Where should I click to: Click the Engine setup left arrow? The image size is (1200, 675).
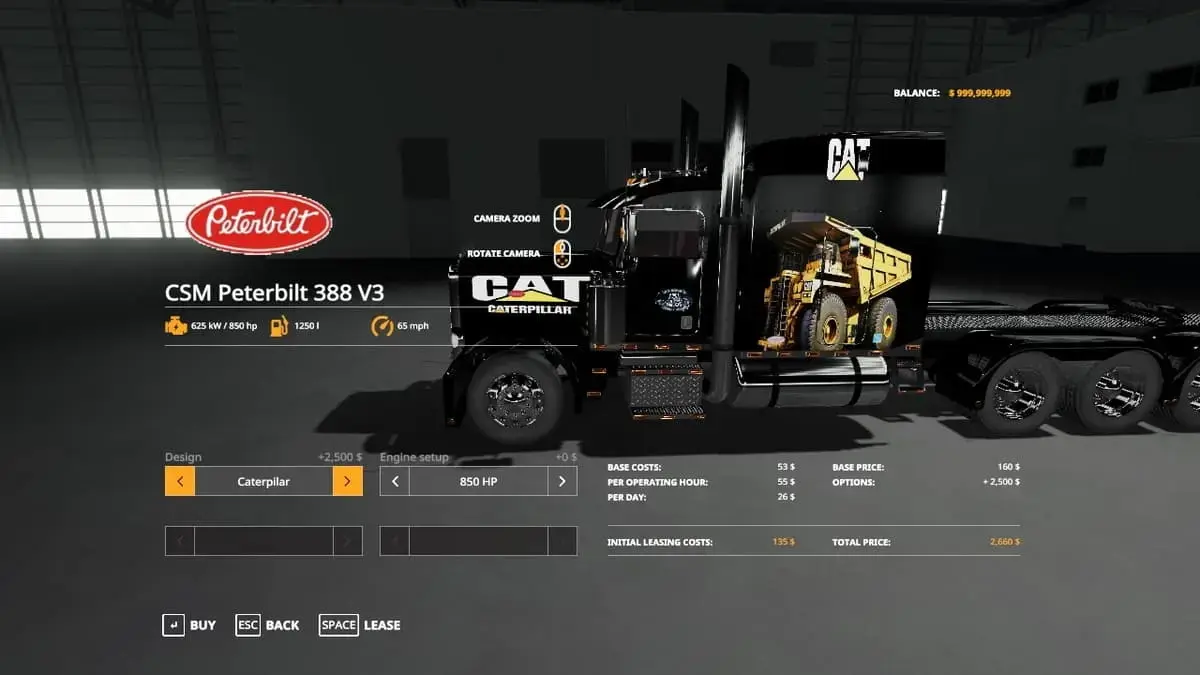click(x=395, y=481)
